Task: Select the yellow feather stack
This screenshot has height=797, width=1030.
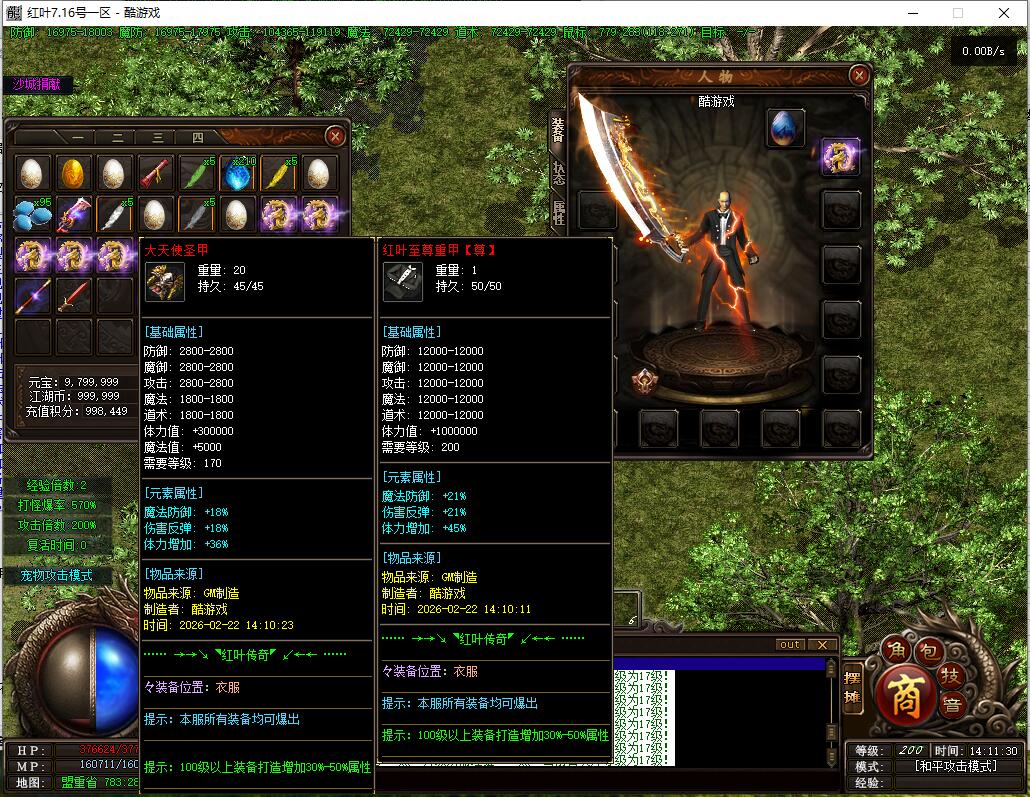Action: 279,173
